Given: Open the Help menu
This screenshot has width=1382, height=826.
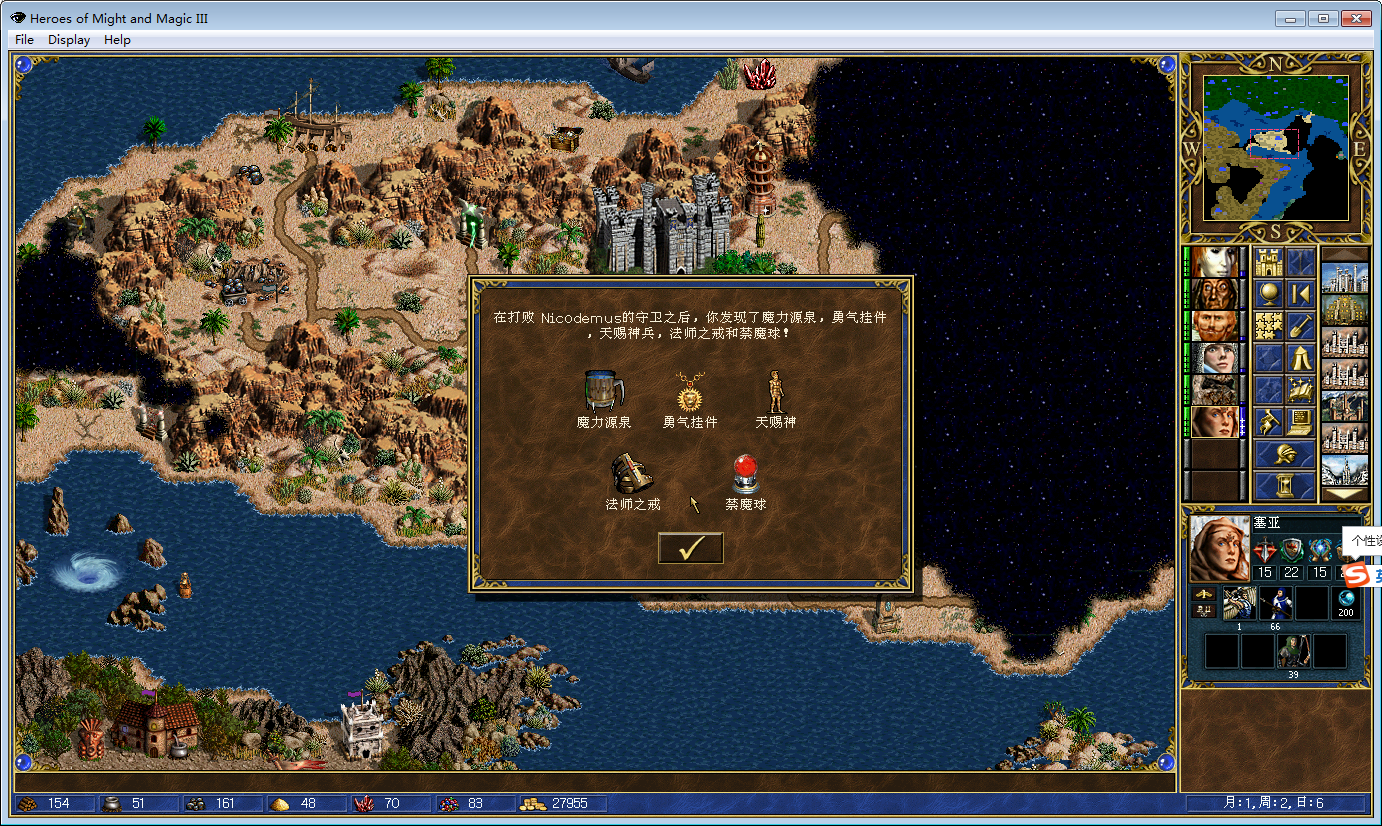Looking at the screenshot, I should click(117, 40).
